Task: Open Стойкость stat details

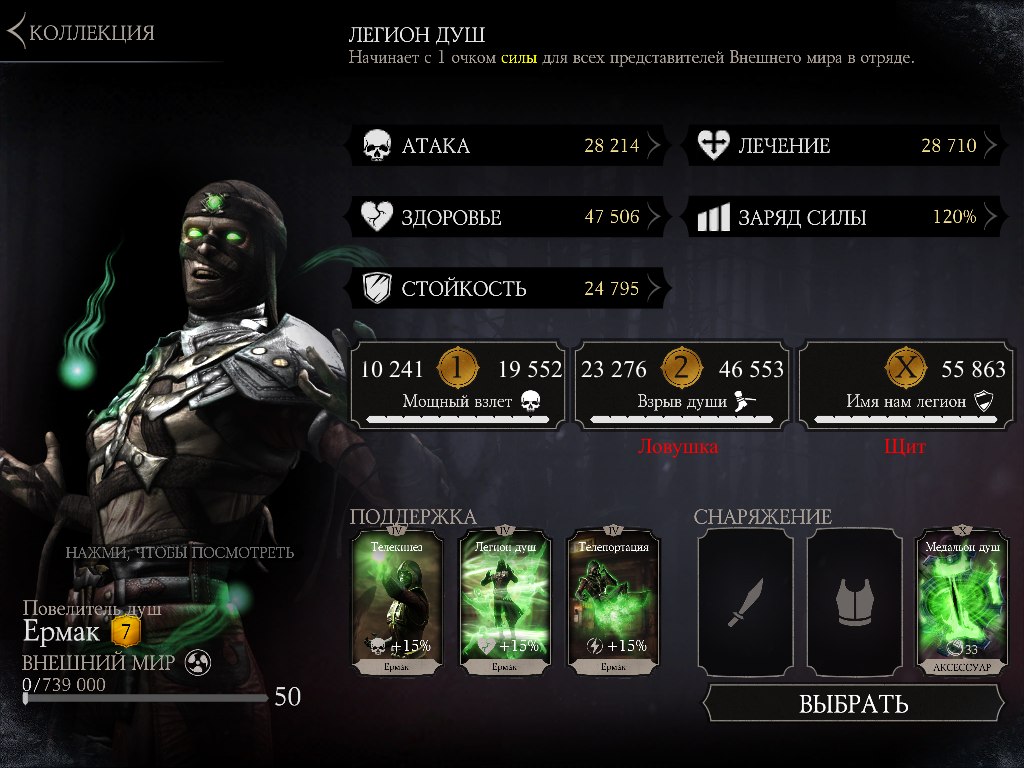Action: tap(506, 290)
